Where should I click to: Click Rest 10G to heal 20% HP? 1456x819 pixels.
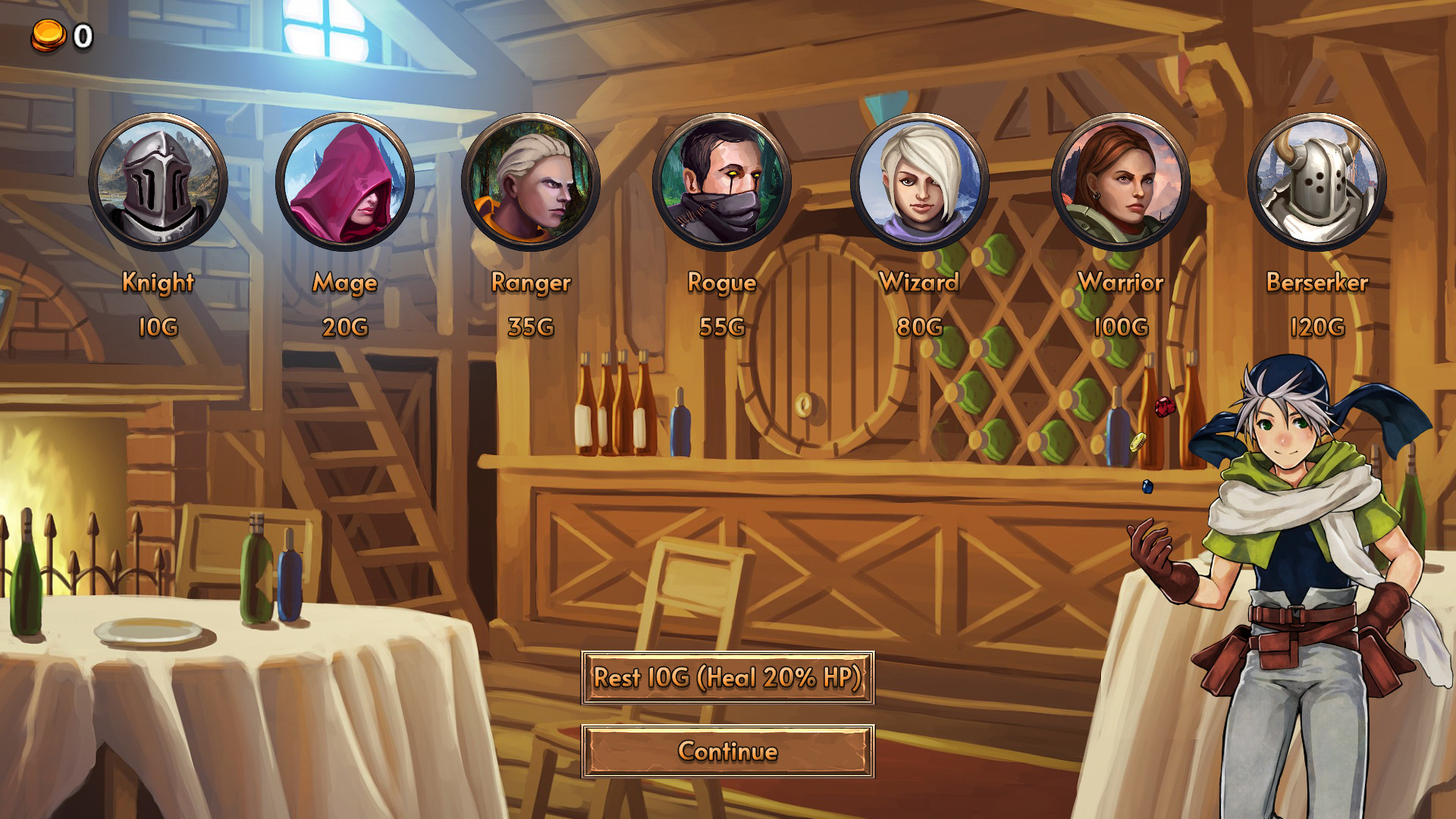coord(727,677)
